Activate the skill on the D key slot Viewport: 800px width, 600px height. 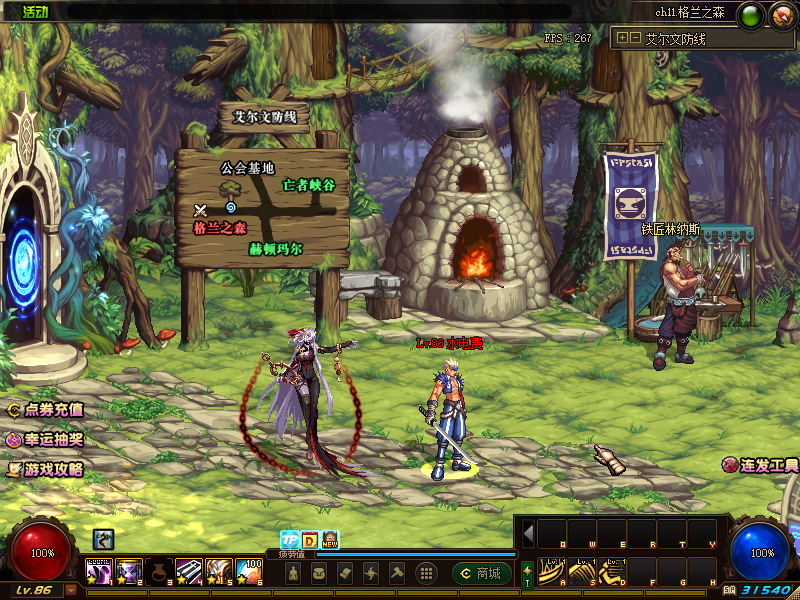click(x=612, y=573)
